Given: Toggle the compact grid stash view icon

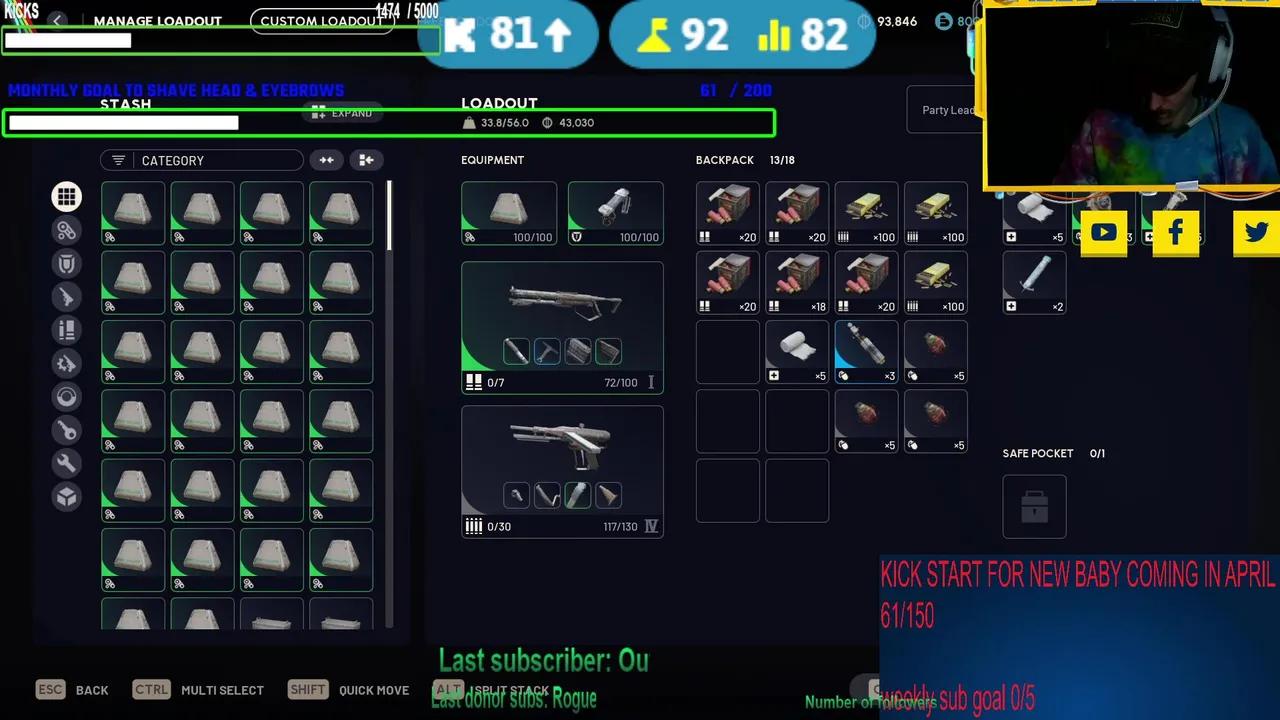Looking at the screenshot, I should (366, 160).
